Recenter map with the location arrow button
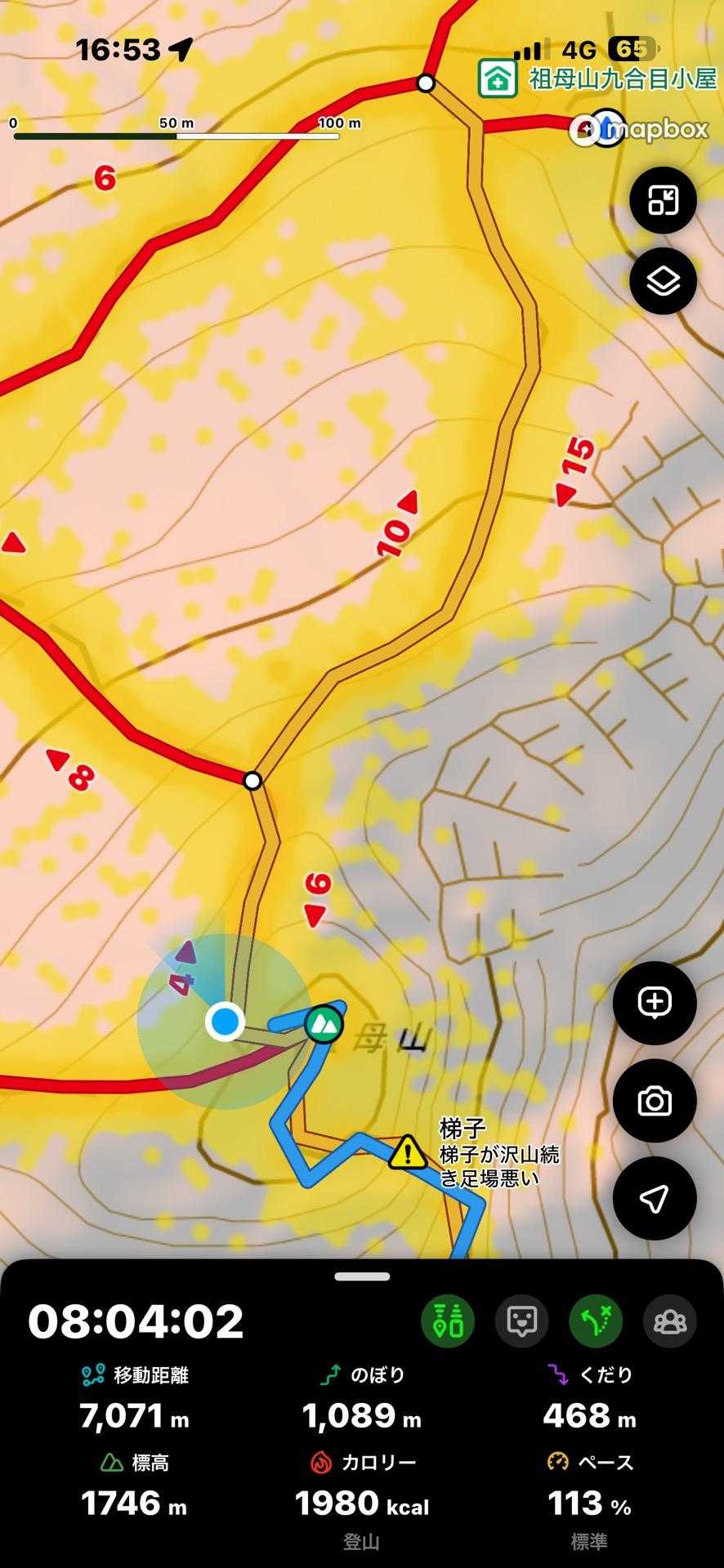The image size is (724, 1568). point(654,1199)
